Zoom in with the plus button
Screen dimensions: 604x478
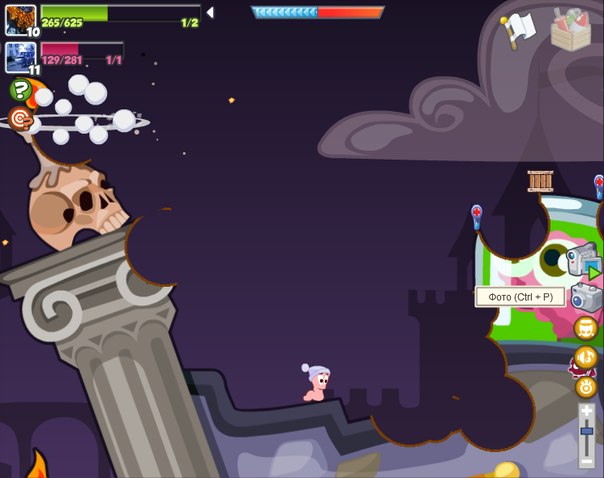point(587,410)
